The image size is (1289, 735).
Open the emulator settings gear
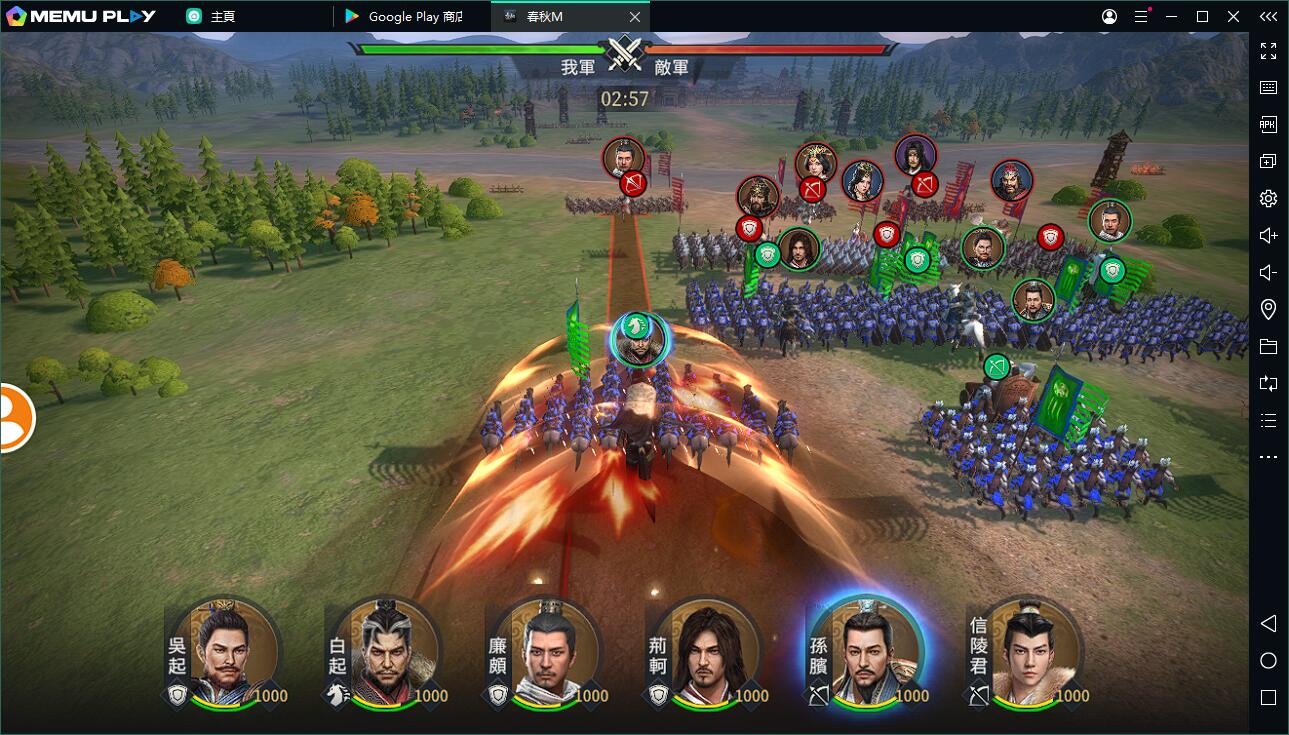[x=1268, y=198]
